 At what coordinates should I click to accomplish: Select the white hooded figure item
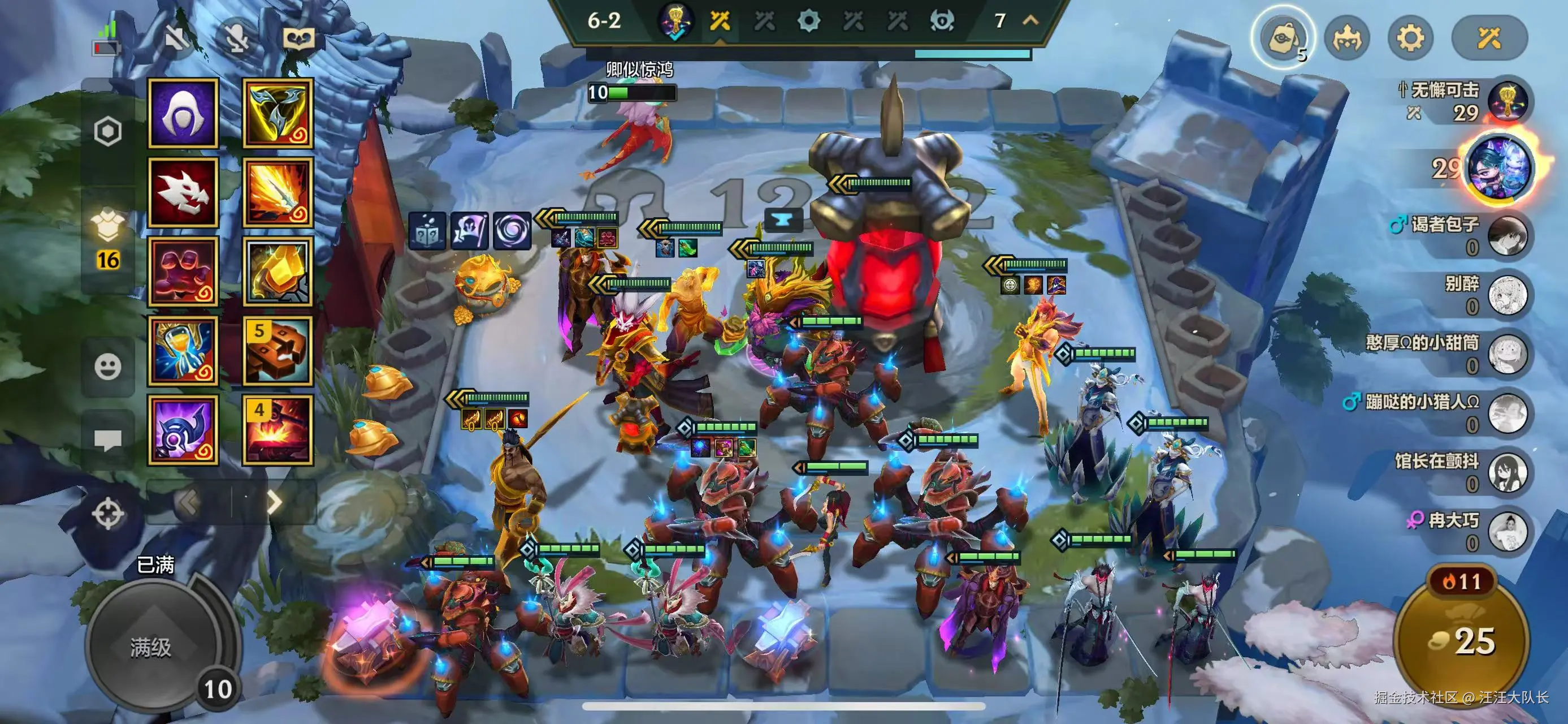coord(183,114)
